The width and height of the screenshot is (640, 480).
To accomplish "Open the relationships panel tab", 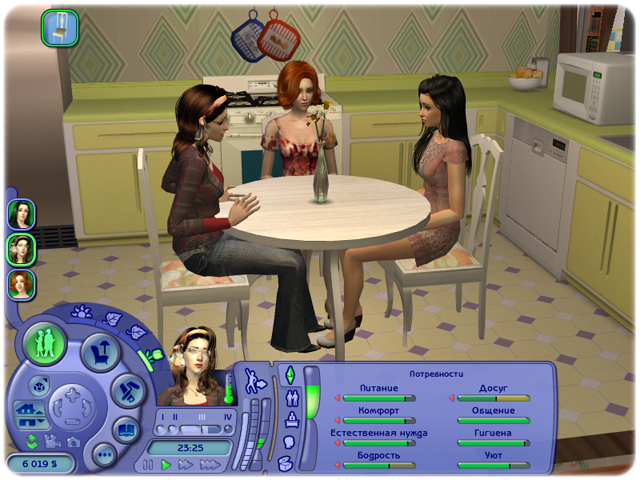I will (290, 398).
